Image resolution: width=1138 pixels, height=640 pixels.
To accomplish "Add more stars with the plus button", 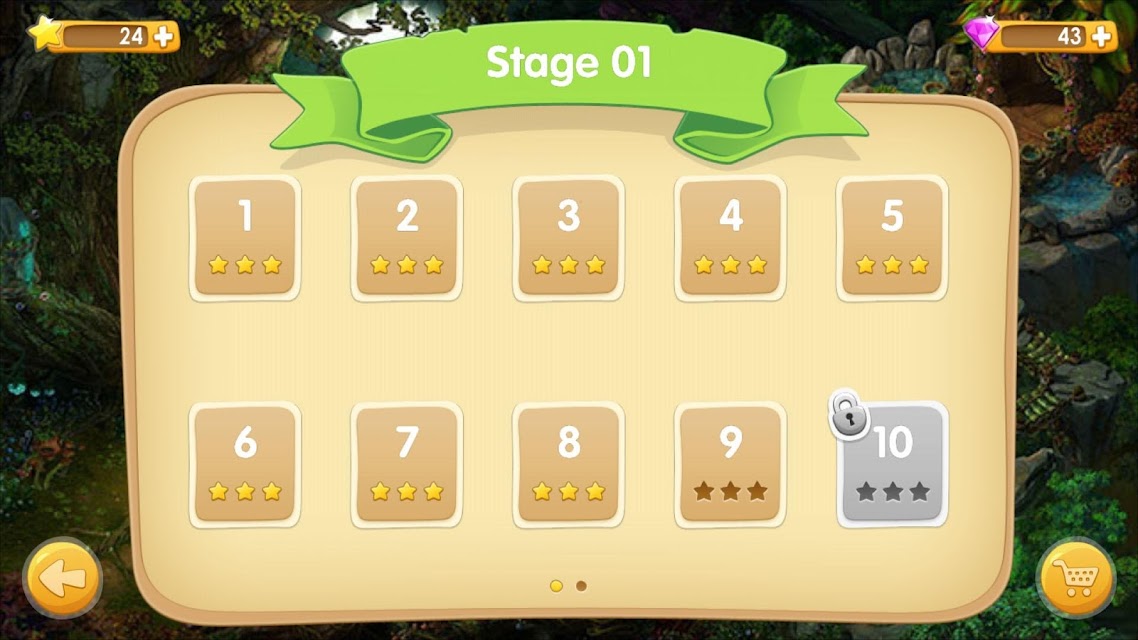I will 164,37.
